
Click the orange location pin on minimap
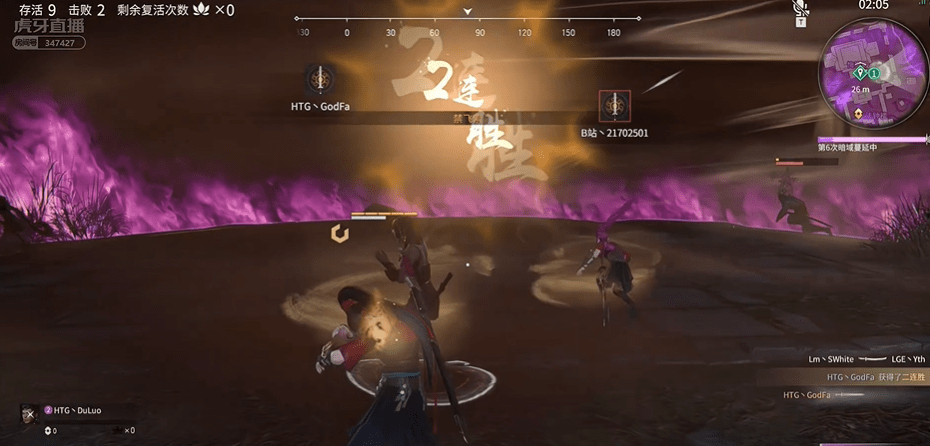pos(859,114)
